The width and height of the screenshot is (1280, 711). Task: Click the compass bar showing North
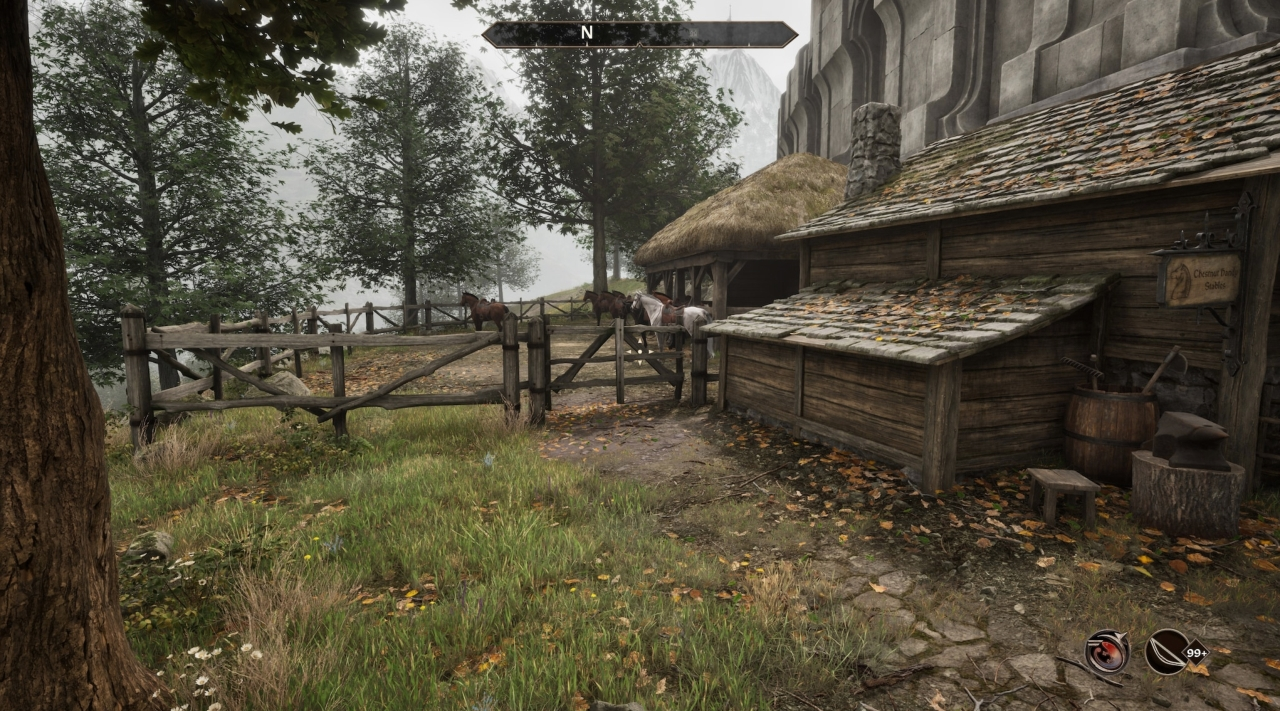(x=639, y=34)
